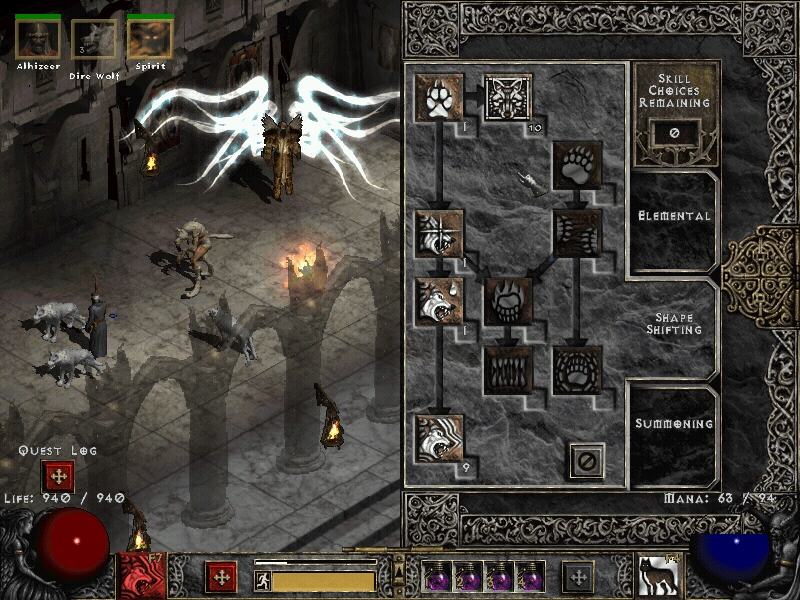Select the Werewolf paw skill
Screen dimensions: 800x600
(439, 97)
